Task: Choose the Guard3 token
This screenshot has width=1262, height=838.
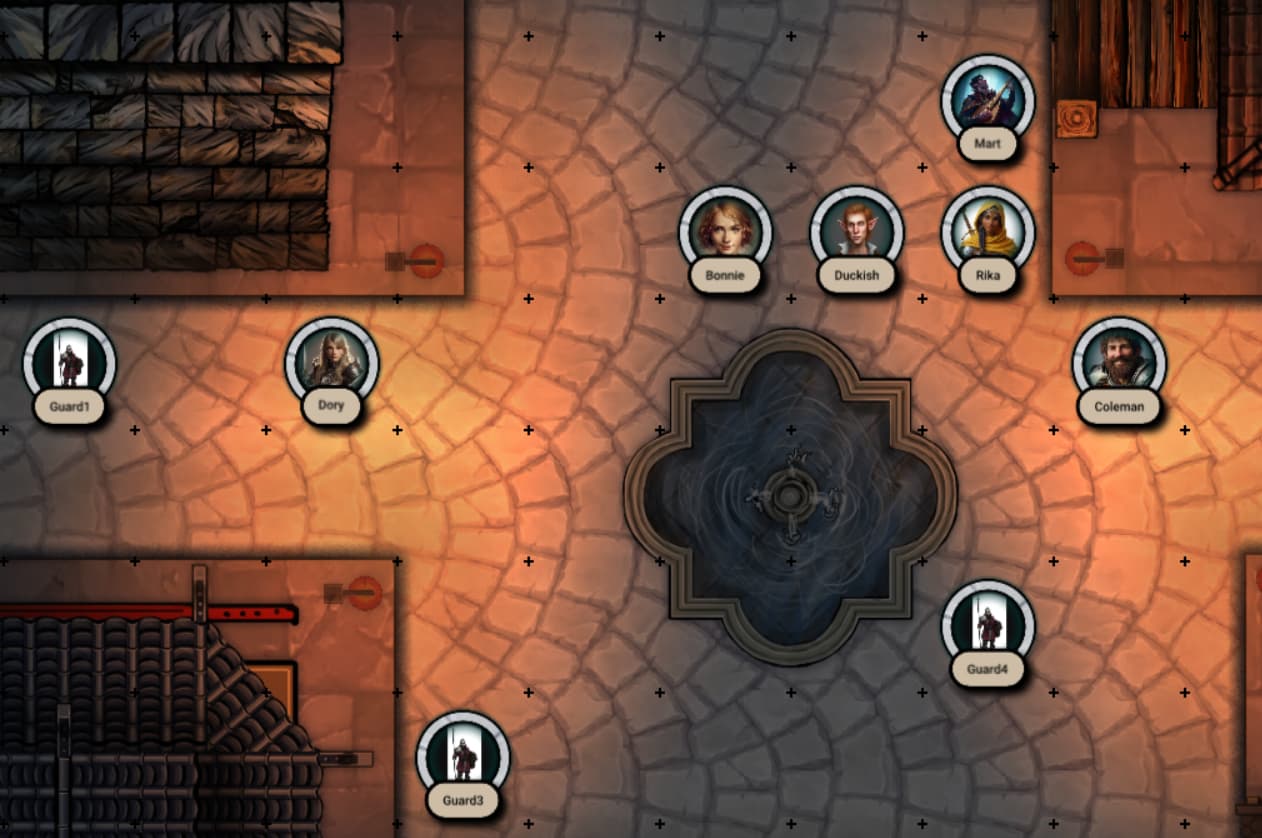Action: 463,757
